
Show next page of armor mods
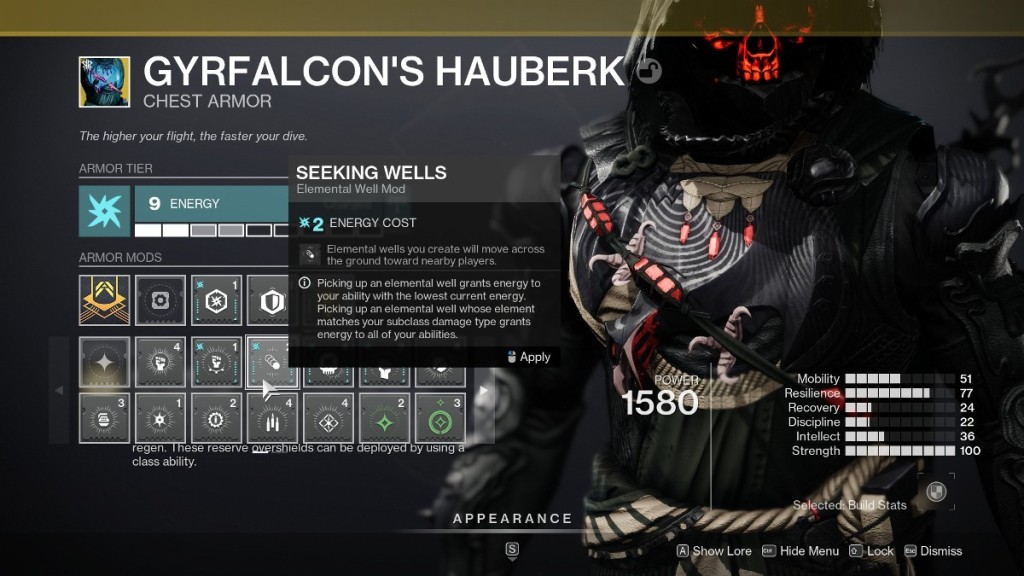pos(484,390)
